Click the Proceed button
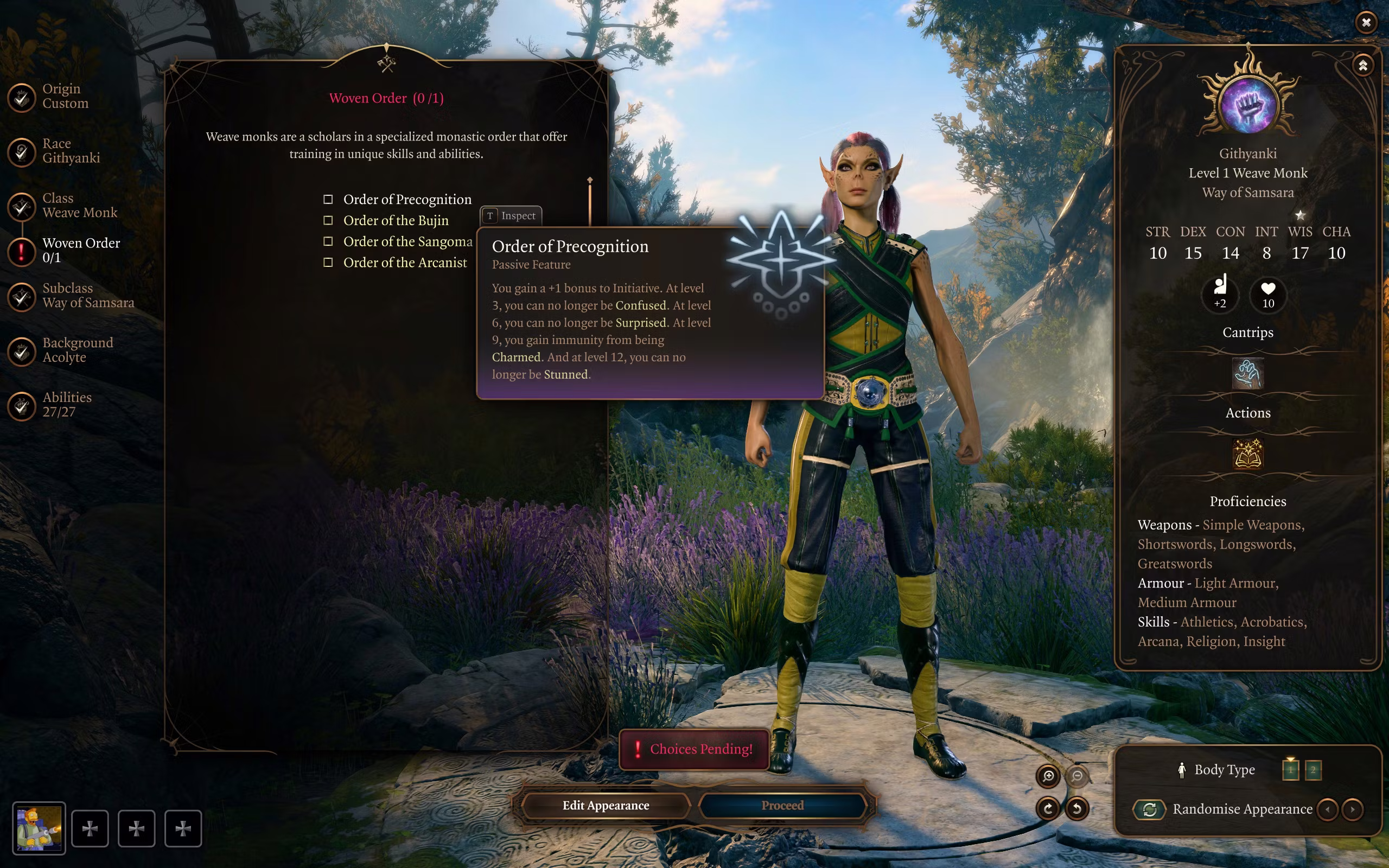Screen dimensions: 1389x868 tap(782, 806)
